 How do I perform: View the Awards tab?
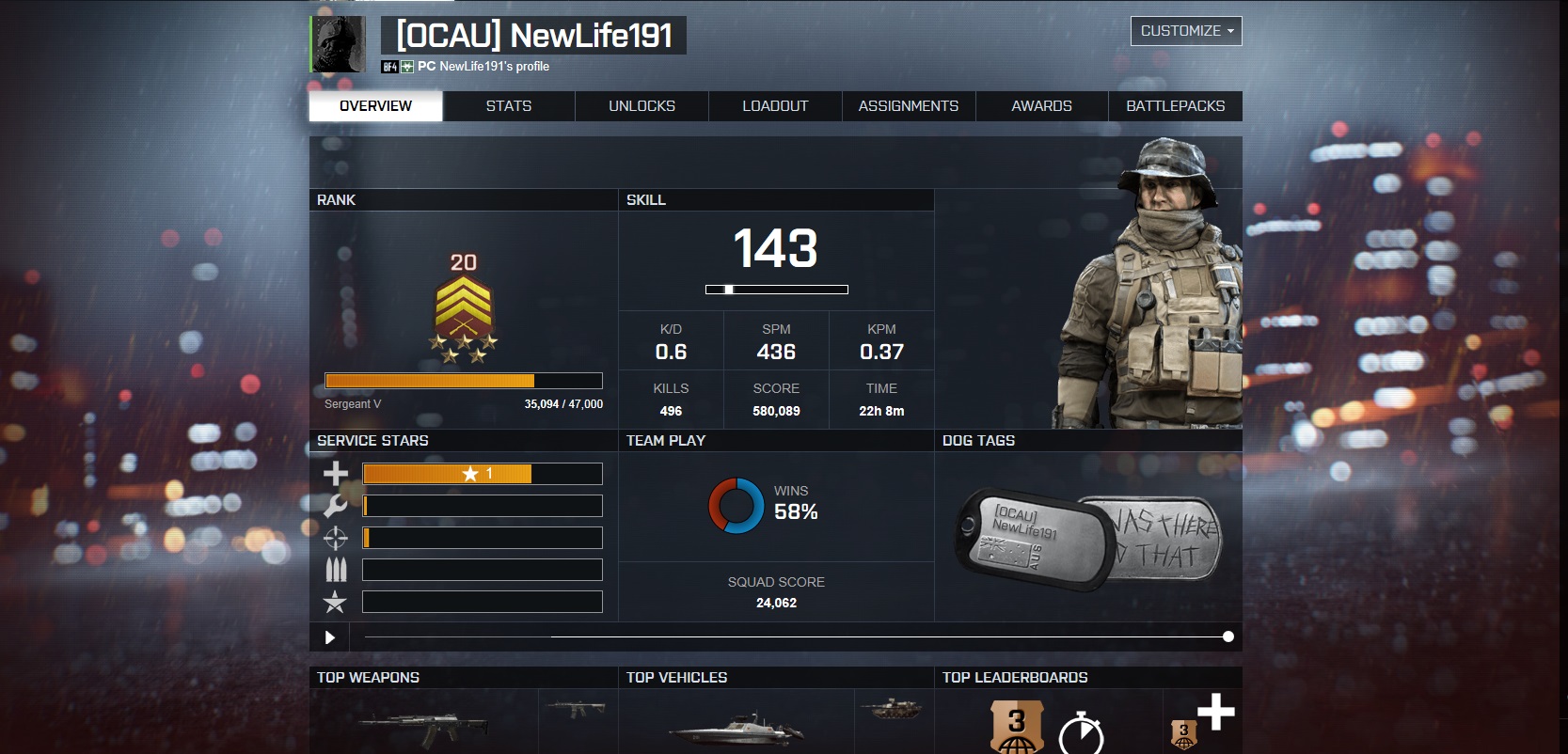(1041, 106)
